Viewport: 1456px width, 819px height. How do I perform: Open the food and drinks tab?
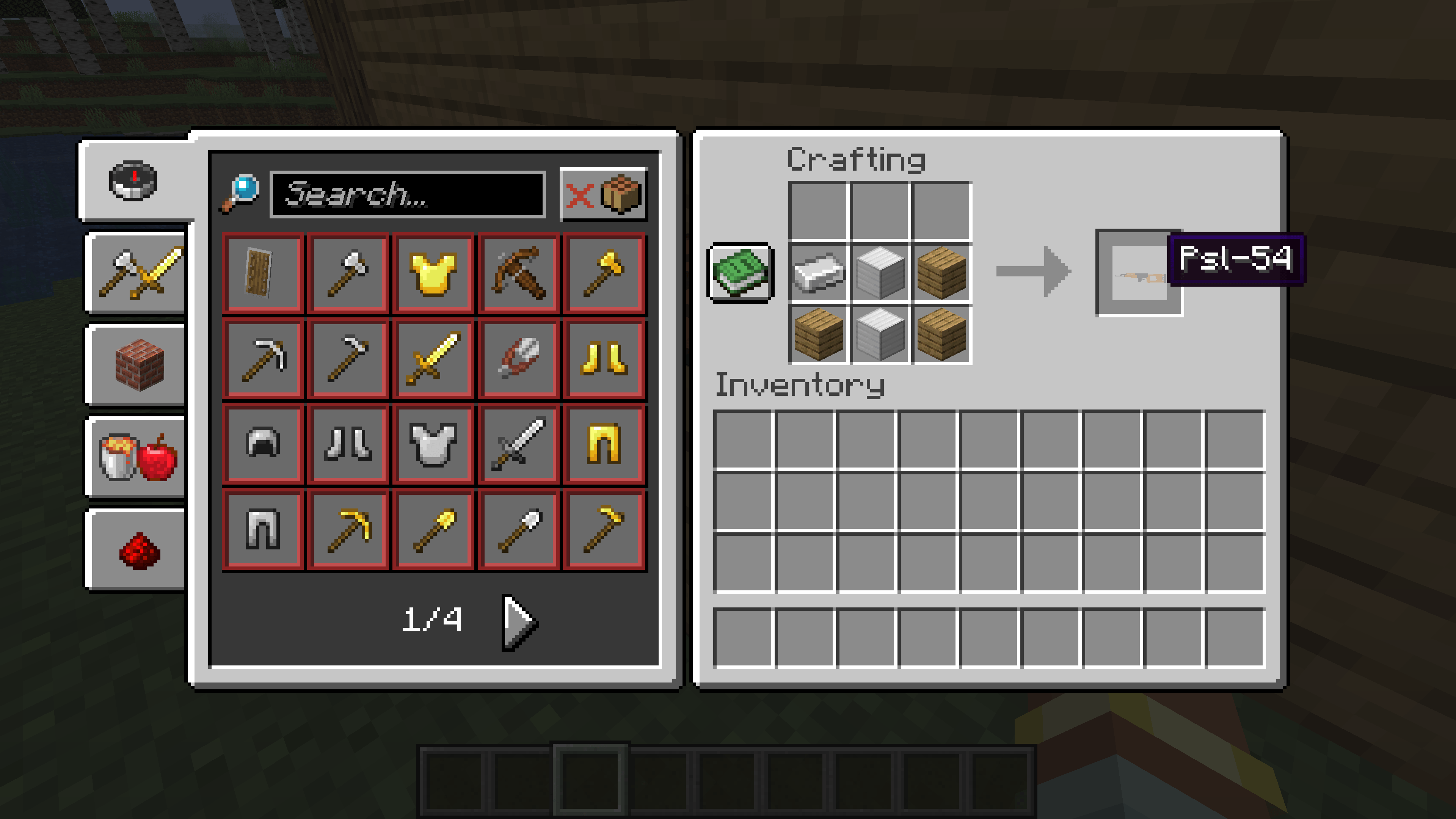[134, 458]
